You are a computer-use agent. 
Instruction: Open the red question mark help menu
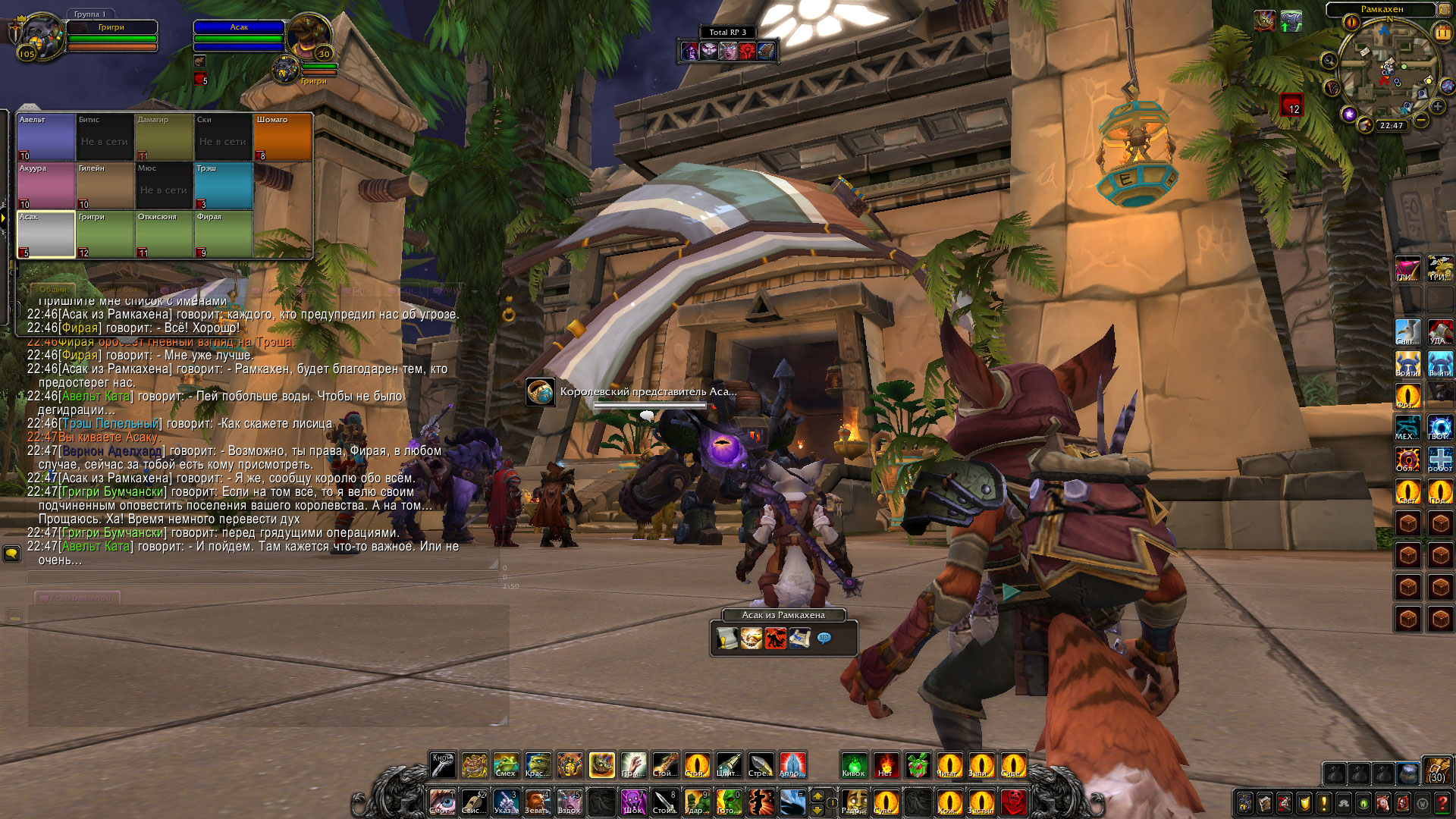(1442, 803)
